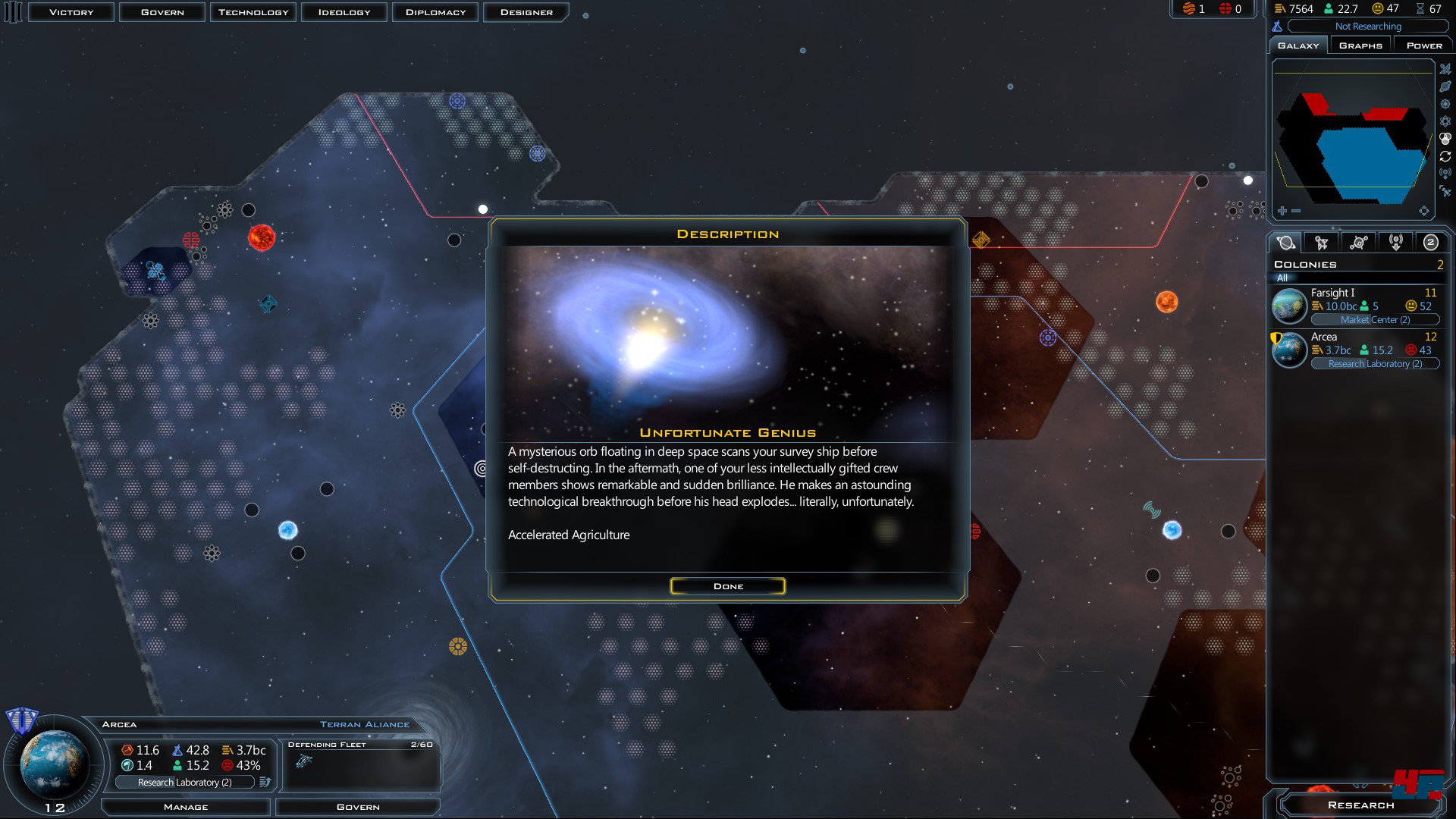This screenshot has height=819, width=1456.
Task: Select the planets list tab icon
Action: [x=1285, y=243]
